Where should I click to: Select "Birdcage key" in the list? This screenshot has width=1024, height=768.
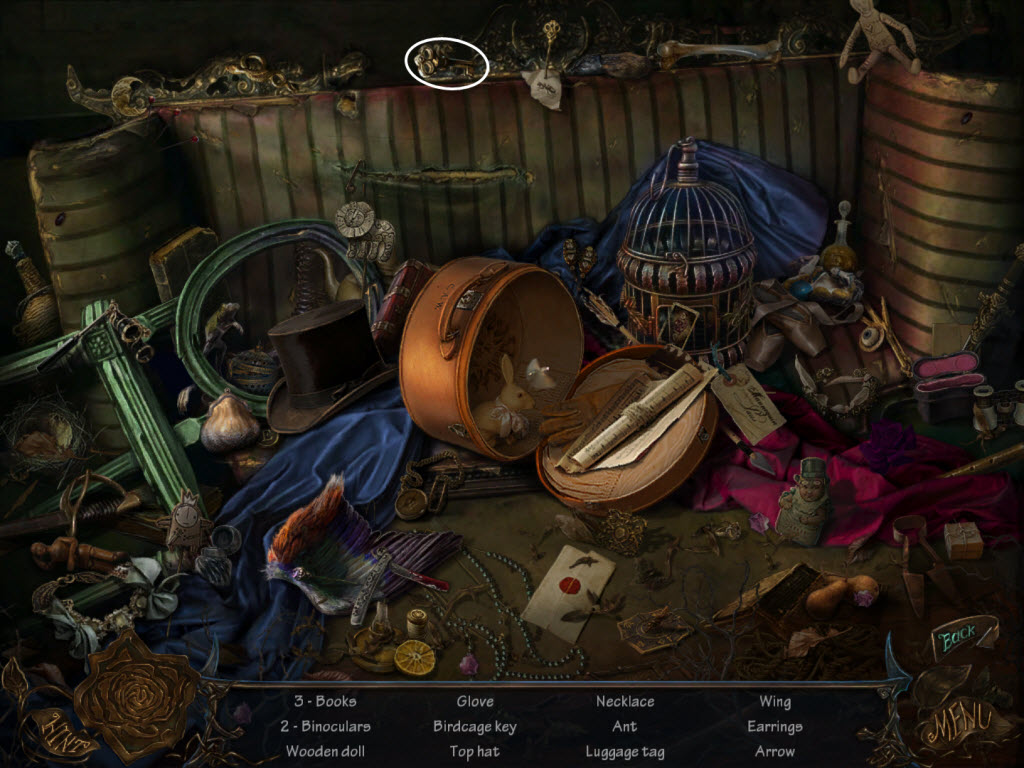[475, 726]
